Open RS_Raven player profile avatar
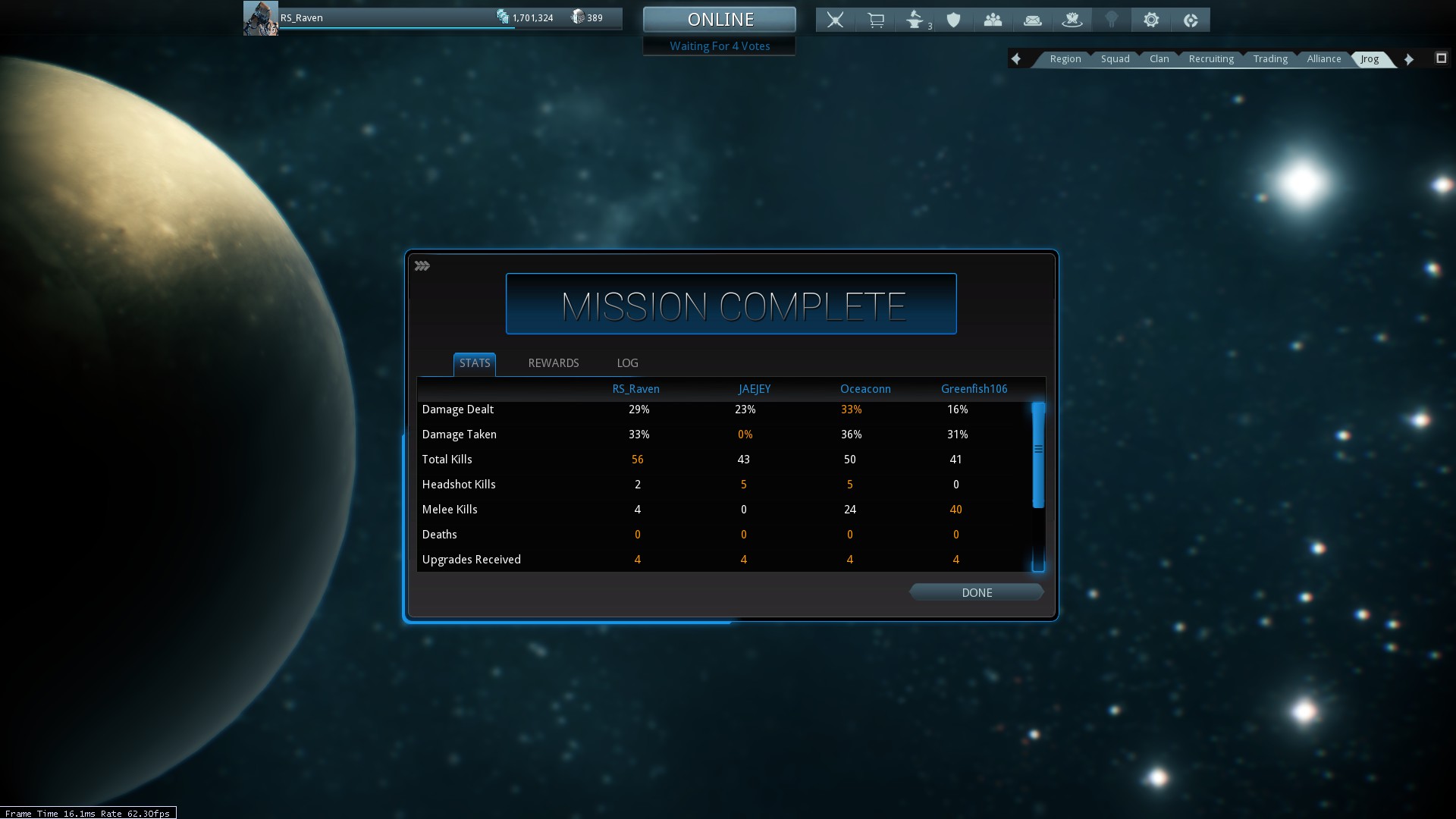The height and width of the screenshot is (819, 1456). point(260,18)
